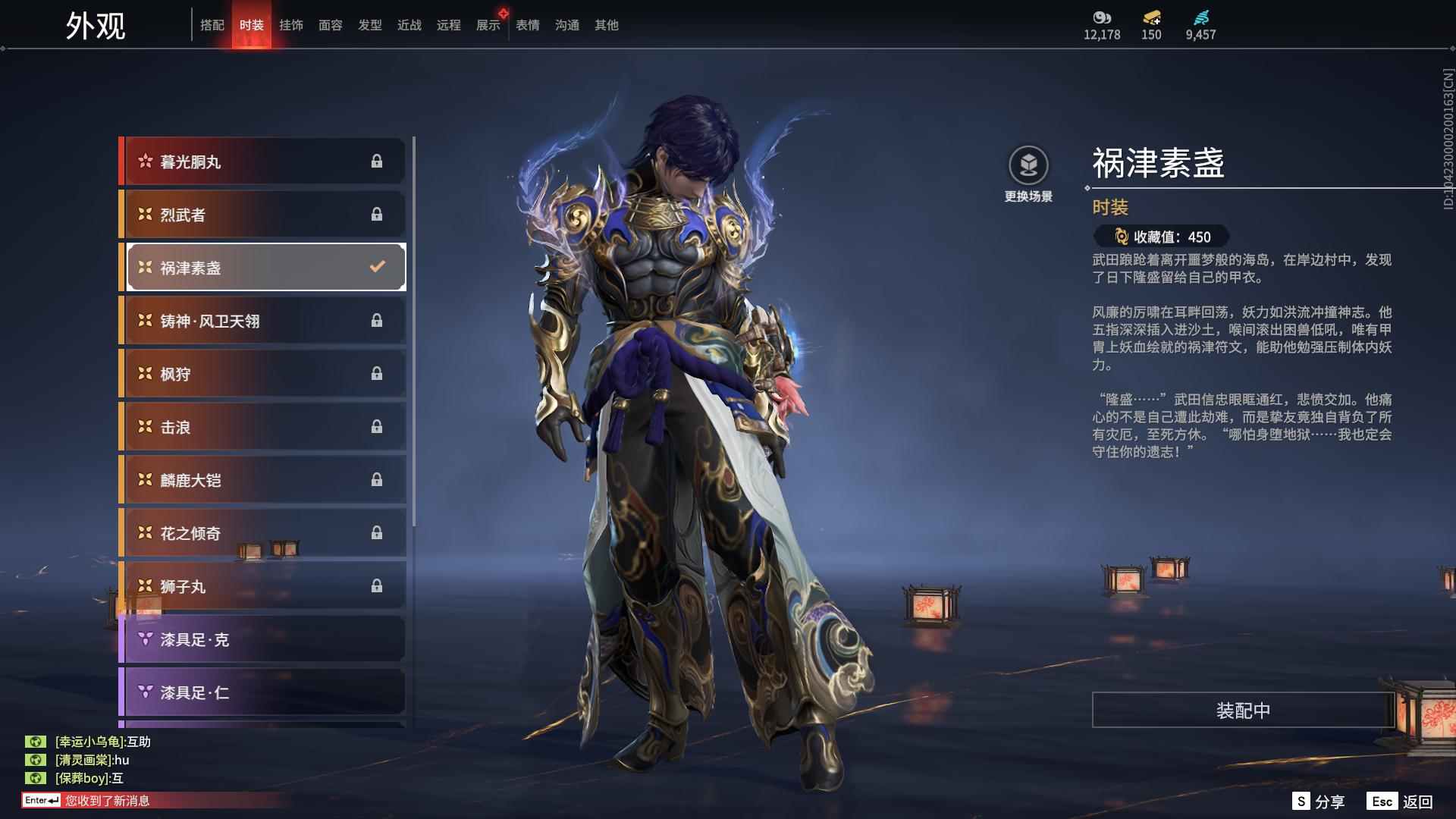Viewport: 1456px width, 819px height.
Task: Click the checkmark on equipped 祸津素盏
Action: tap(375, 266)
